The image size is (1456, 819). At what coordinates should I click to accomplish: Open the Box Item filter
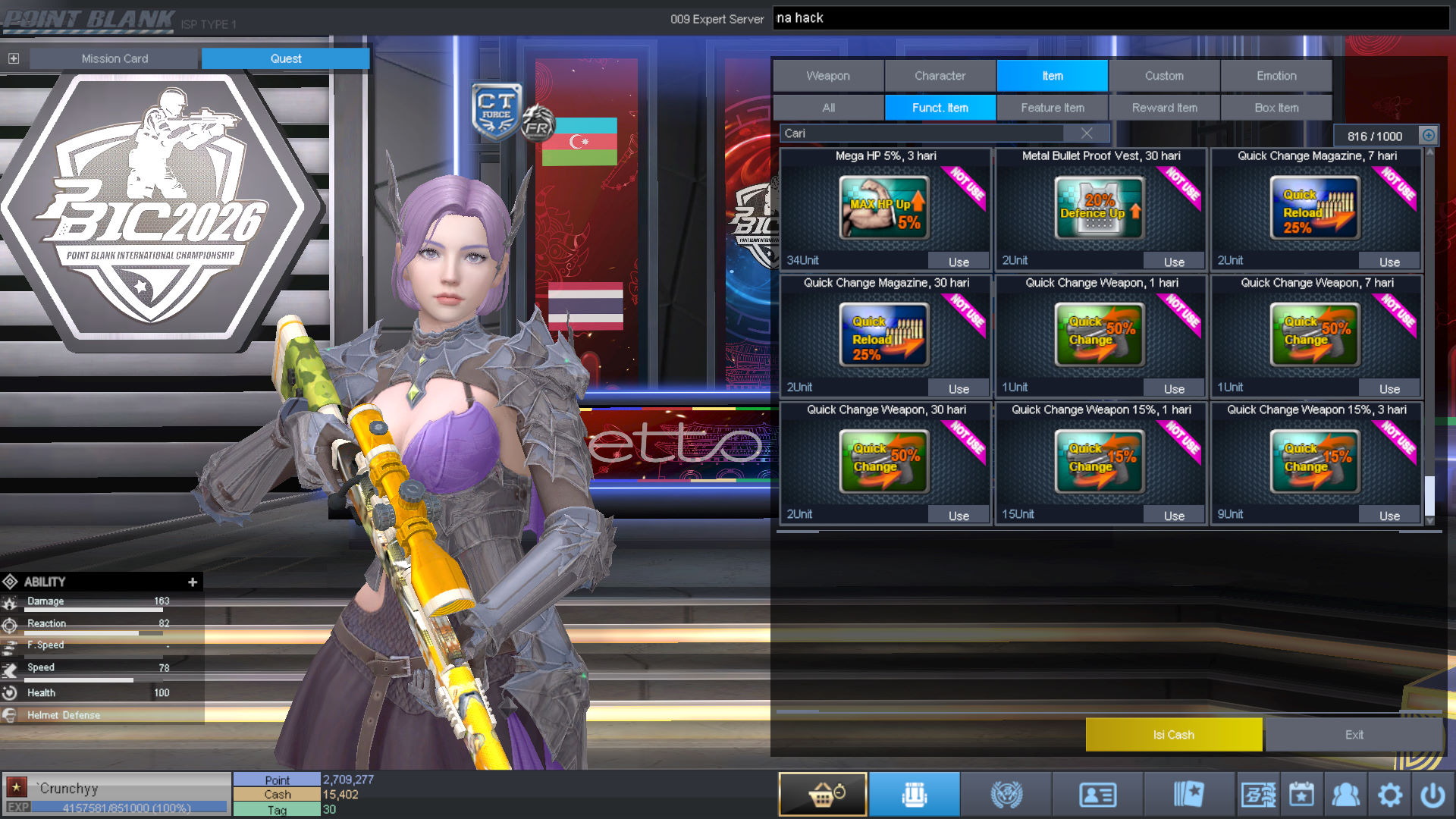[1276, 108]
